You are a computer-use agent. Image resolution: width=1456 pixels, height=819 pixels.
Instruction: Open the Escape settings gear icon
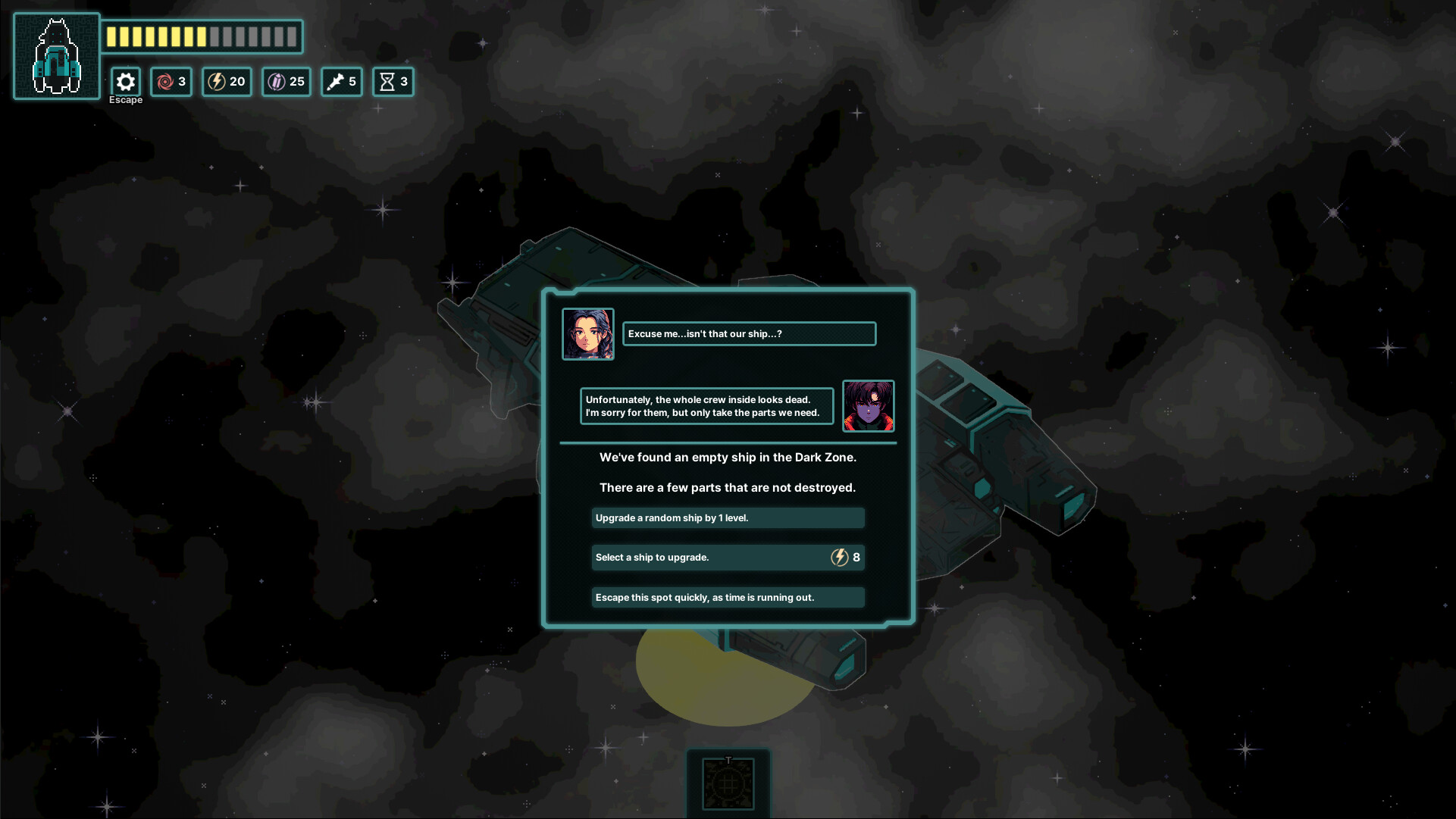click(126, 81)
